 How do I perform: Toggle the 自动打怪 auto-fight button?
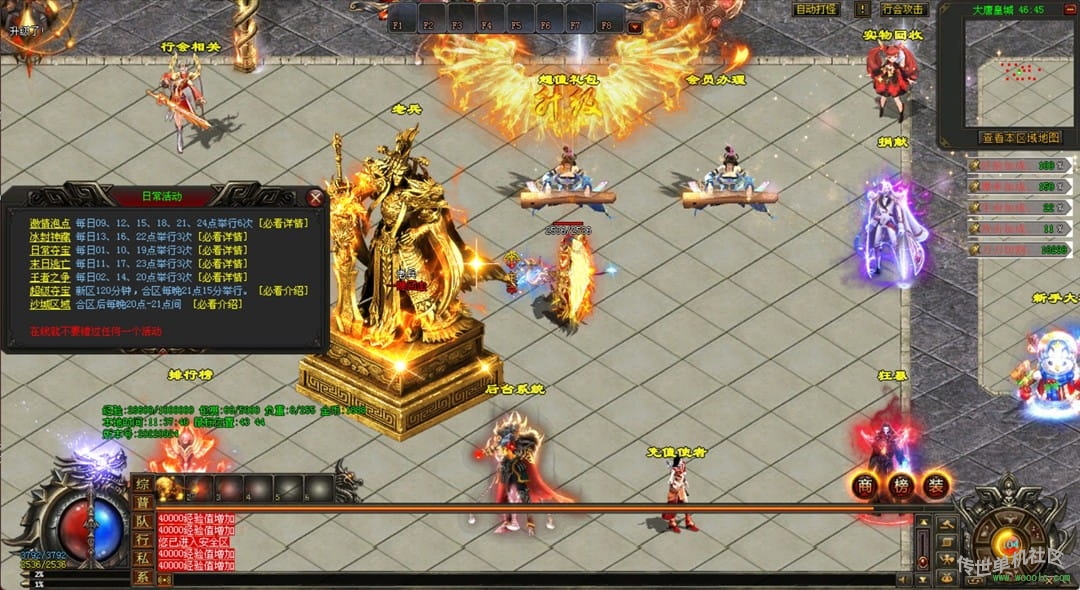click(x=816, y=9)
